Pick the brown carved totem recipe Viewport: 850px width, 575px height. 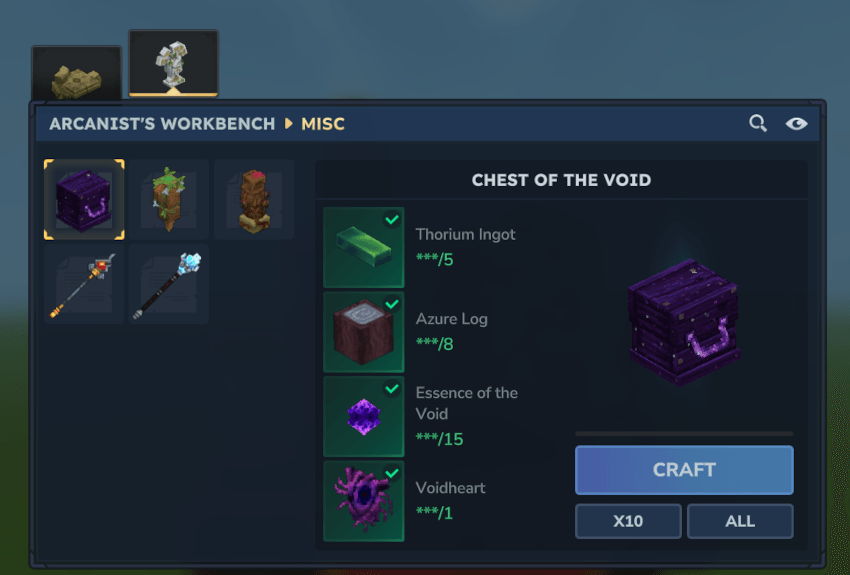click(x=254, y=200)
